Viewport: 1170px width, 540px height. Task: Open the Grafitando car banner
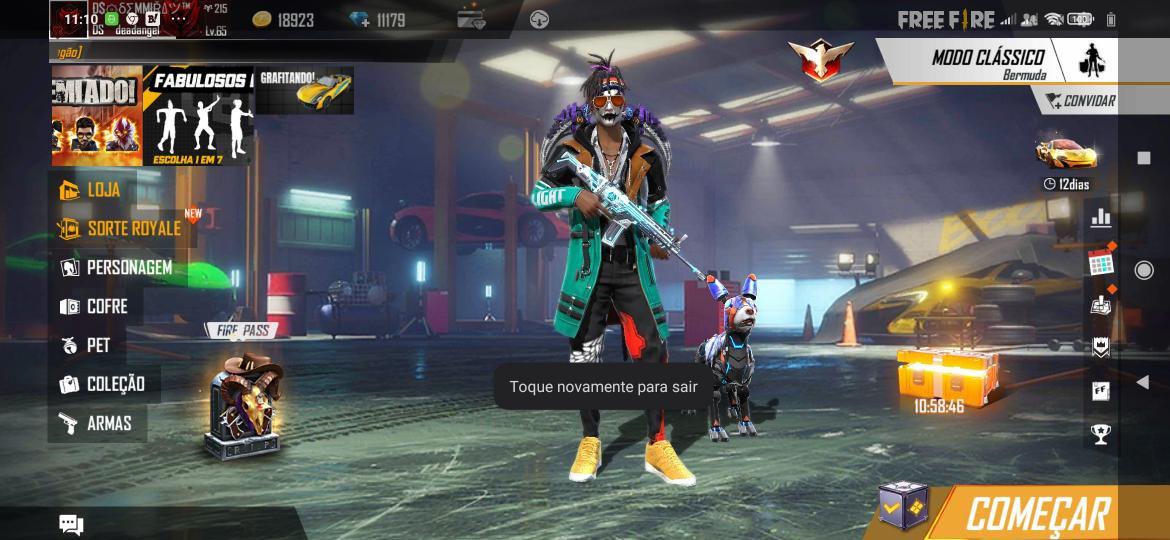point(304,91)
